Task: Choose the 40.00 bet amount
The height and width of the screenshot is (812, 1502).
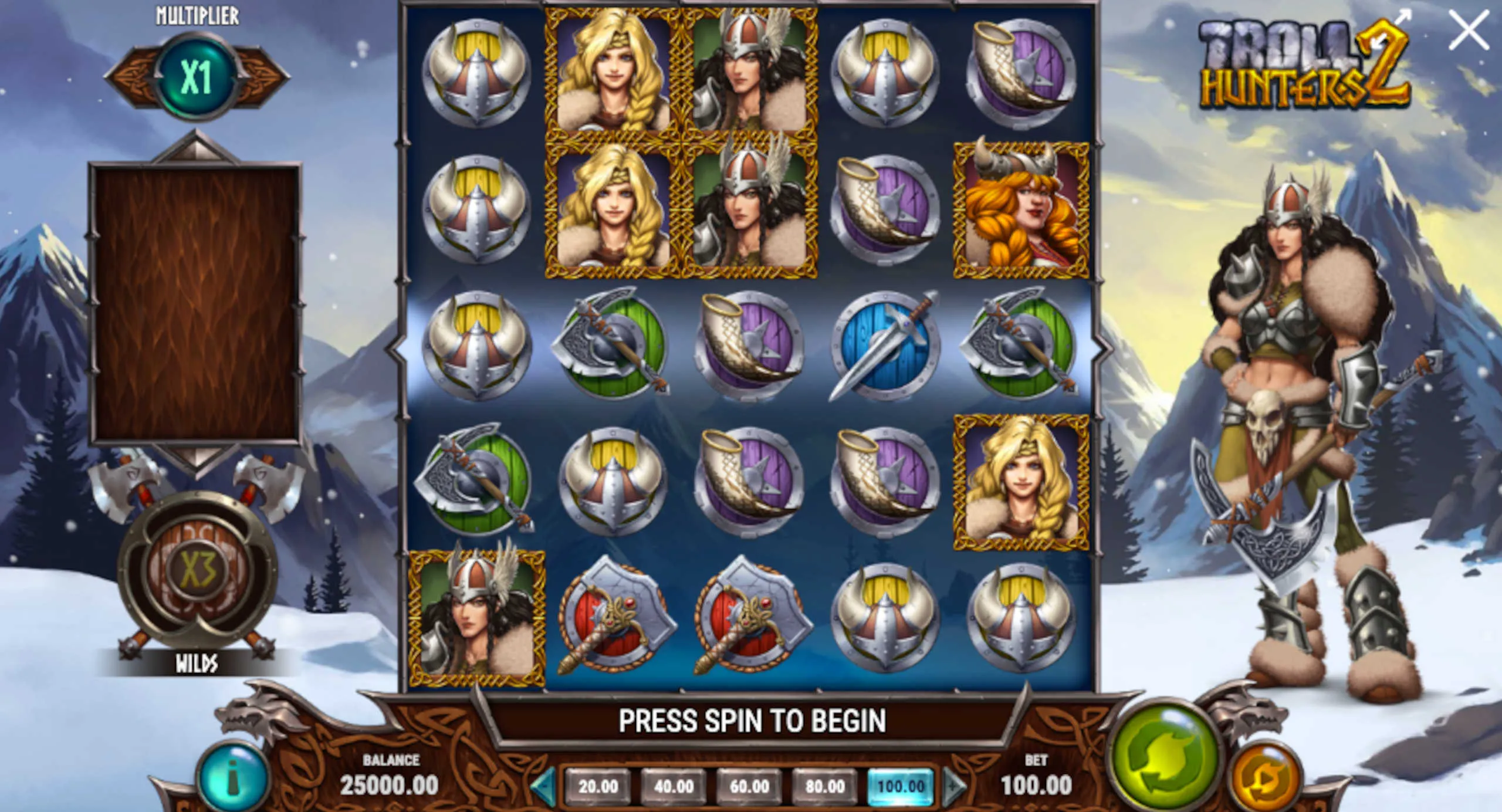Action: (x=674, y=786)
